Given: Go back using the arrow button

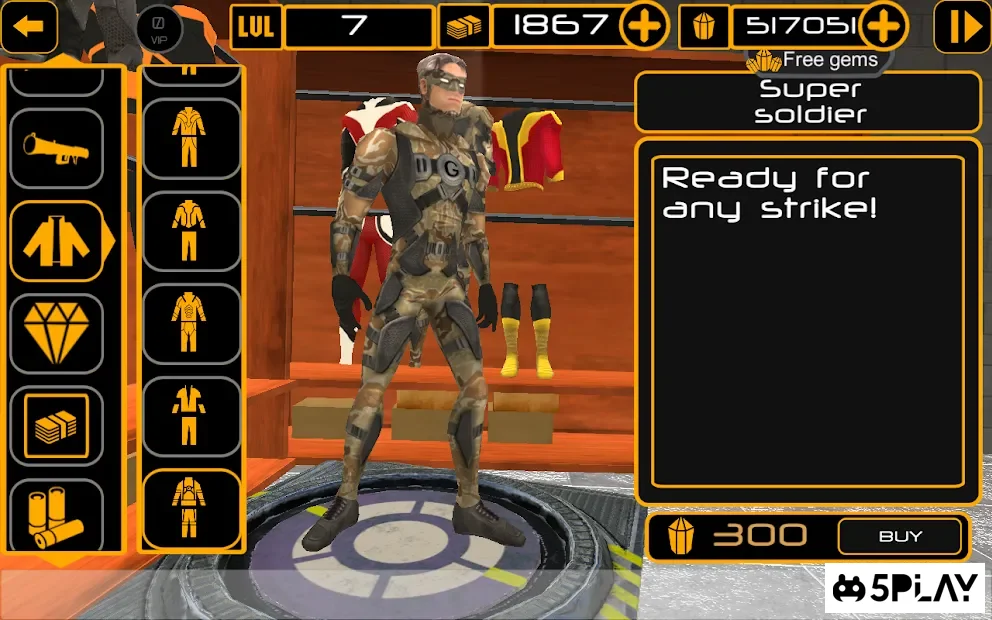Looking at the screenshot, I should point(28,26).
